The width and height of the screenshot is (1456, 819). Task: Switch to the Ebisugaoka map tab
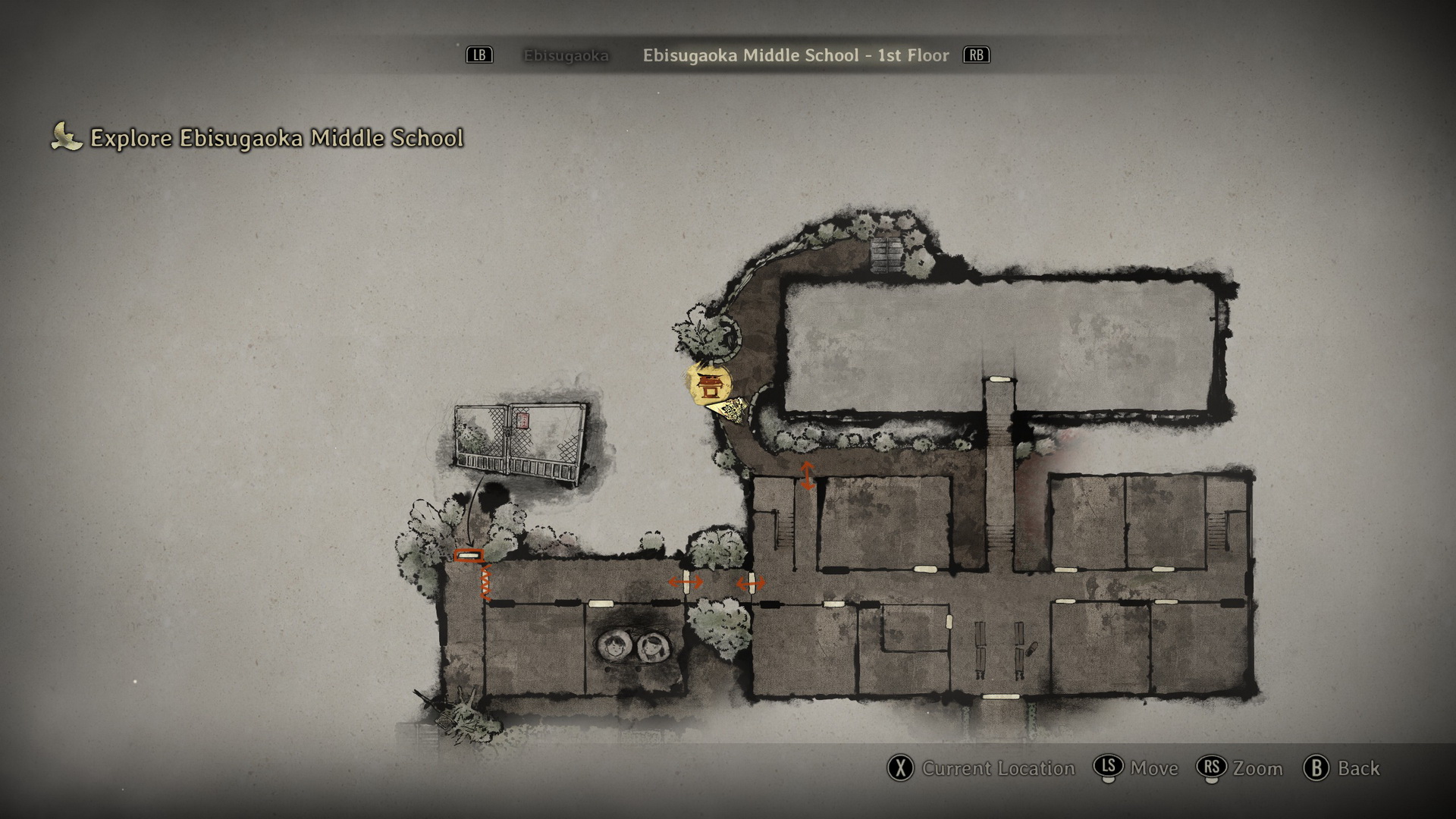pyautogui.click(x=566, y=55)
